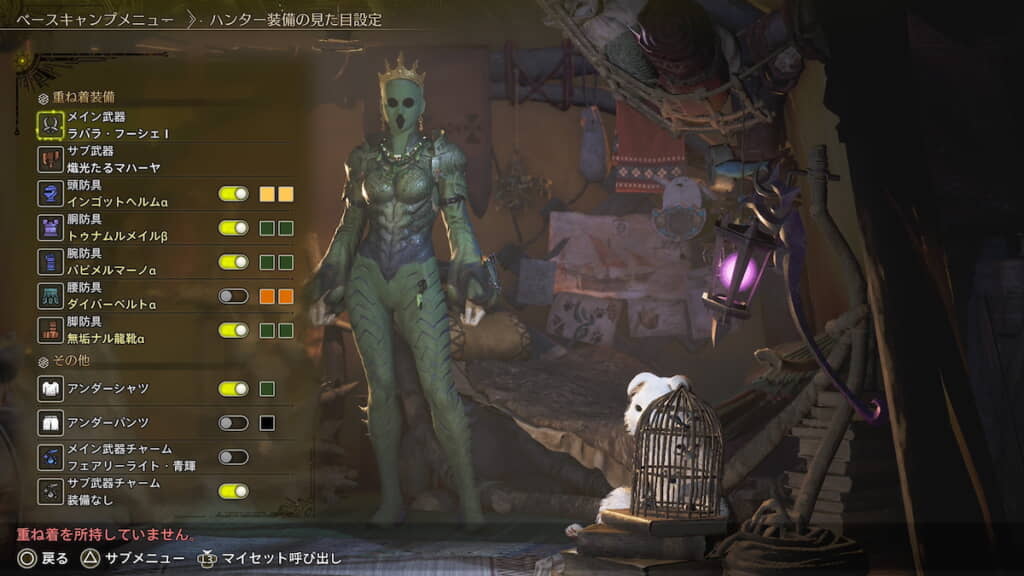Turn off chest armor display toggle
This screenshot has height=576, width=1024.
233,228
